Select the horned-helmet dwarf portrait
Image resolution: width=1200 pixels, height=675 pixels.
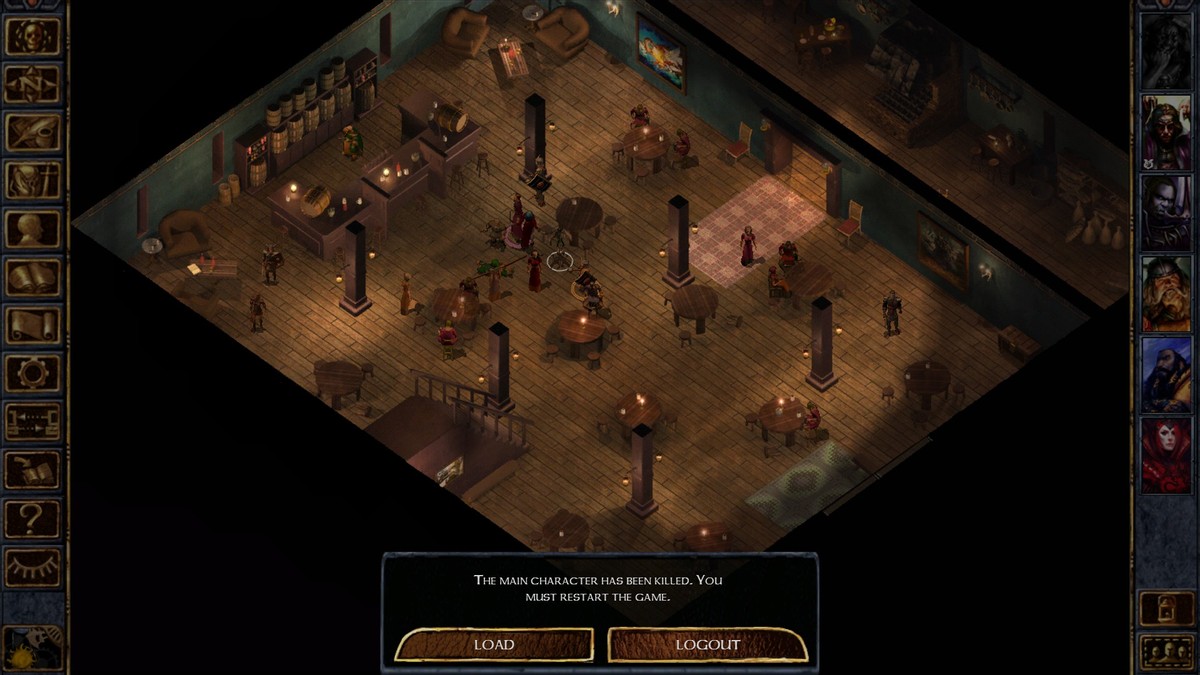coord(1166,293)
